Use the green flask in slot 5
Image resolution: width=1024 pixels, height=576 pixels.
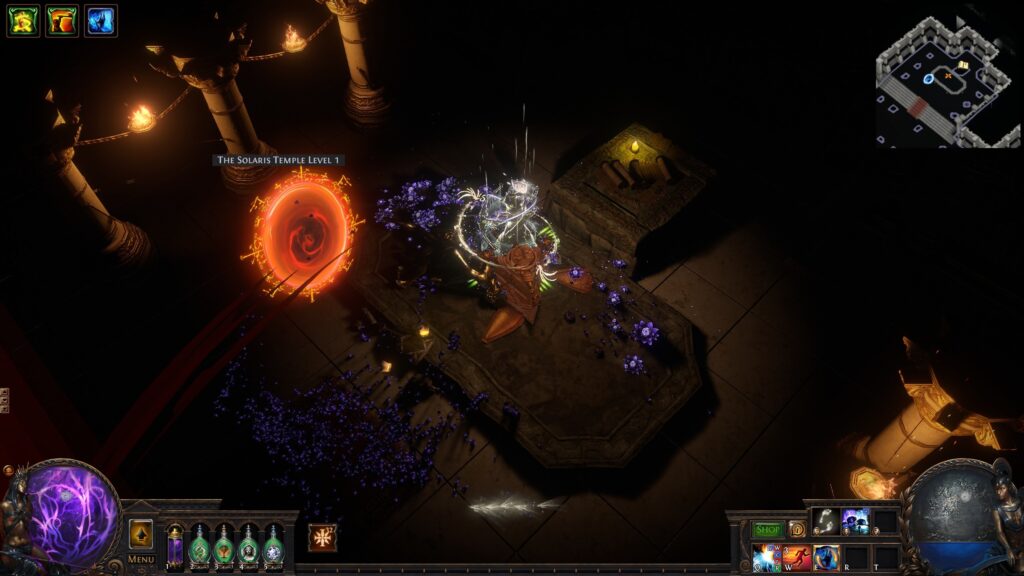click(273, 547)
